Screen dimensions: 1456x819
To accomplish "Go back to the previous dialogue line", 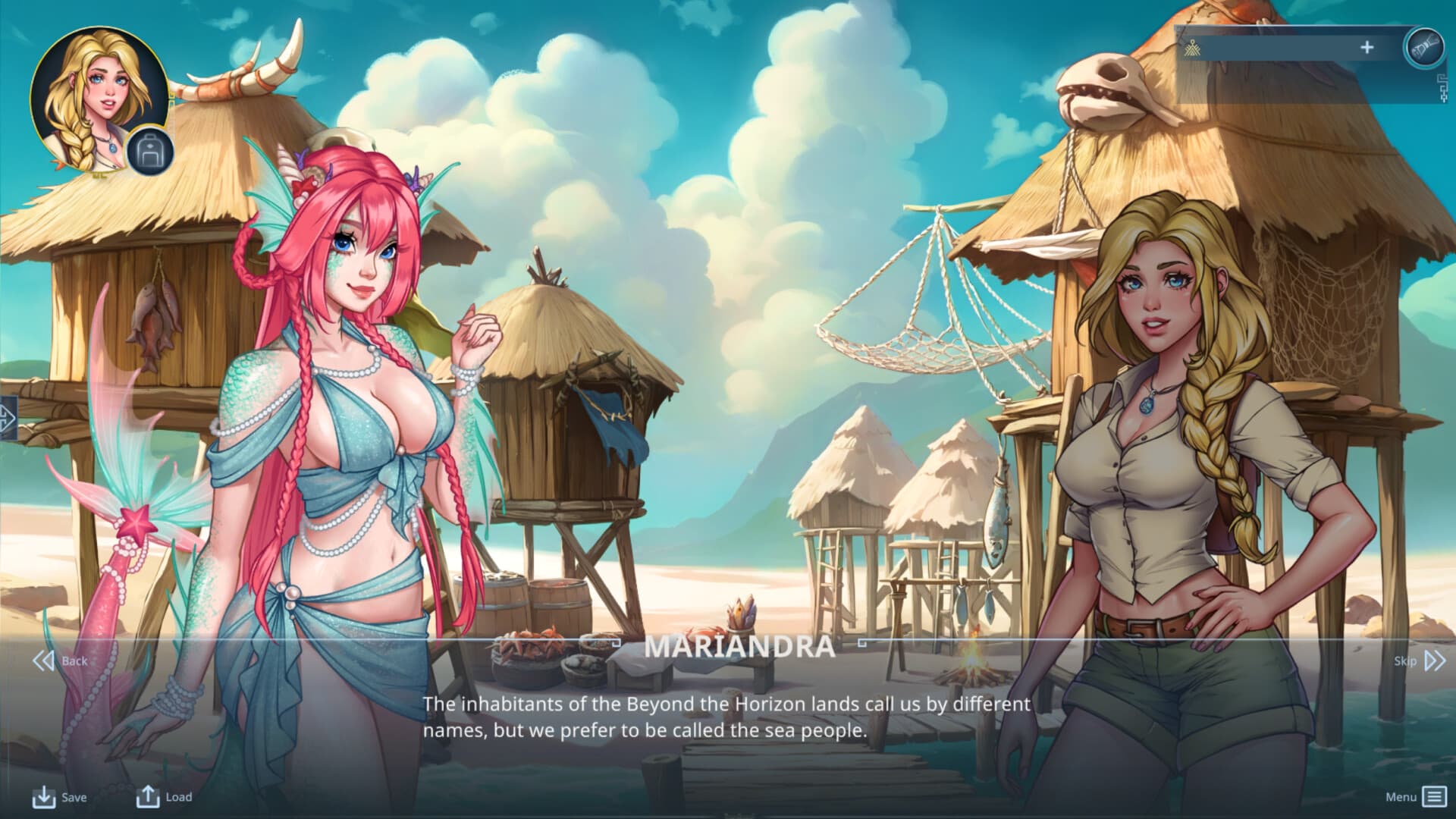I will (59, 661).
